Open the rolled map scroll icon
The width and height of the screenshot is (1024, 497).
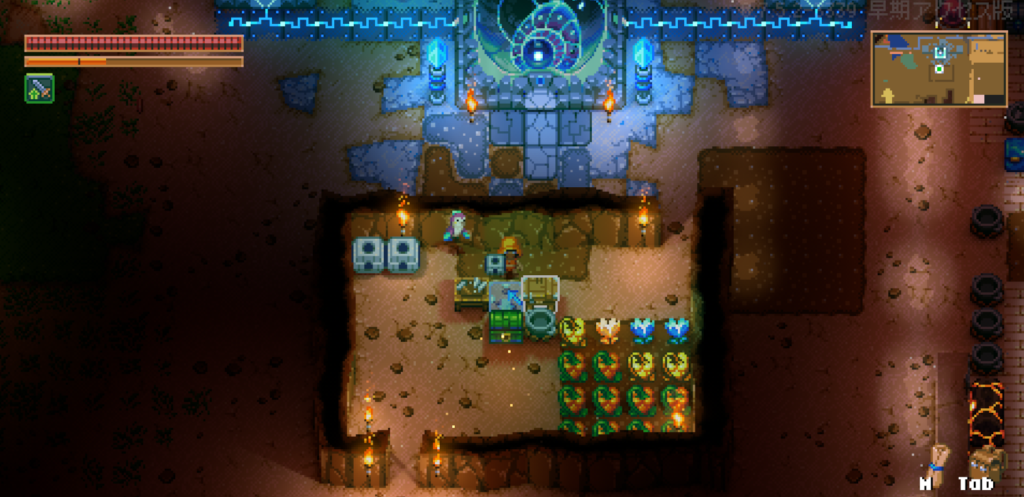click(937, 462)
